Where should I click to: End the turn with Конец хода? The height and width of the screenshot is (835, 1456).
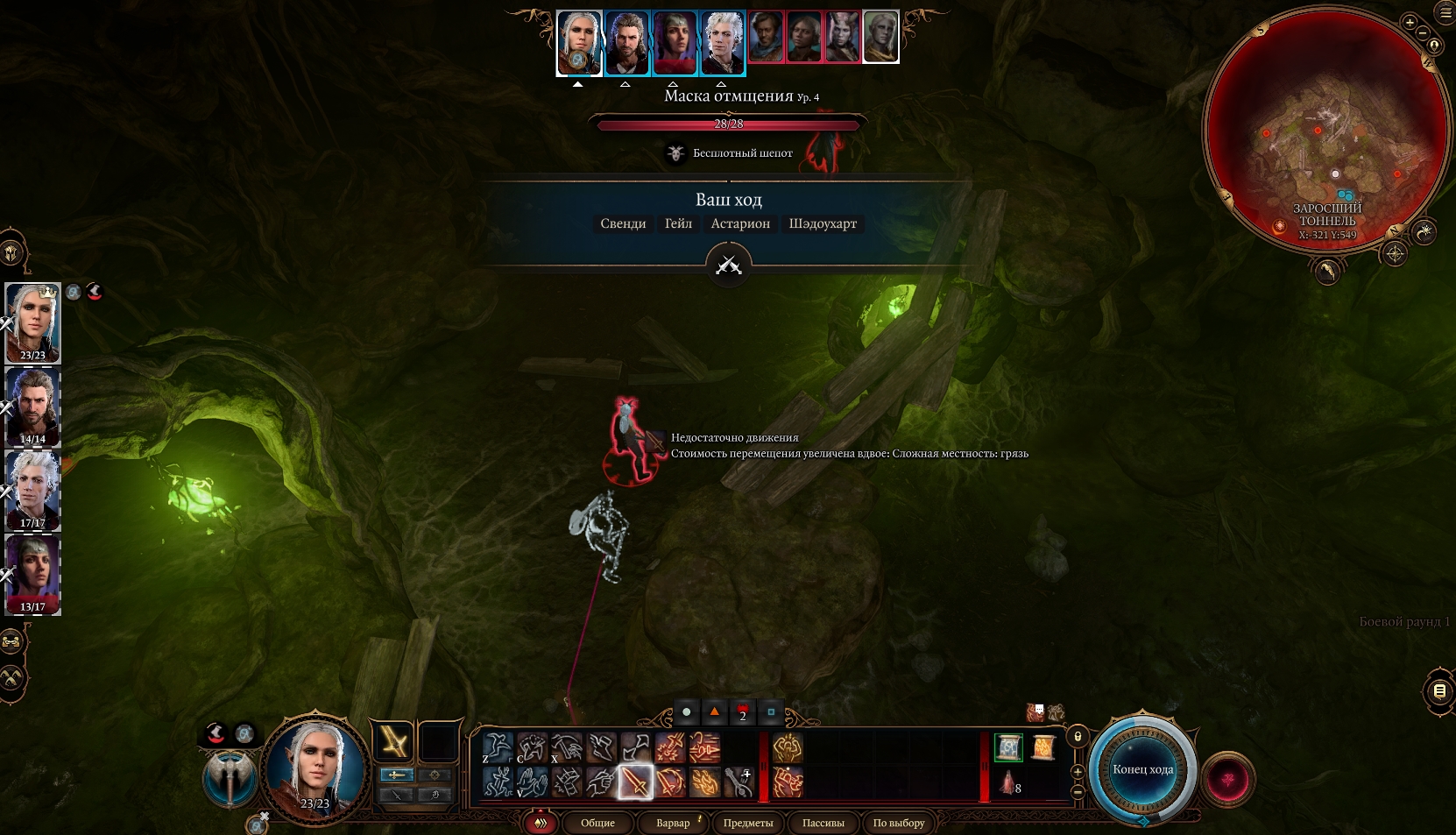(x=1142, y=770)
